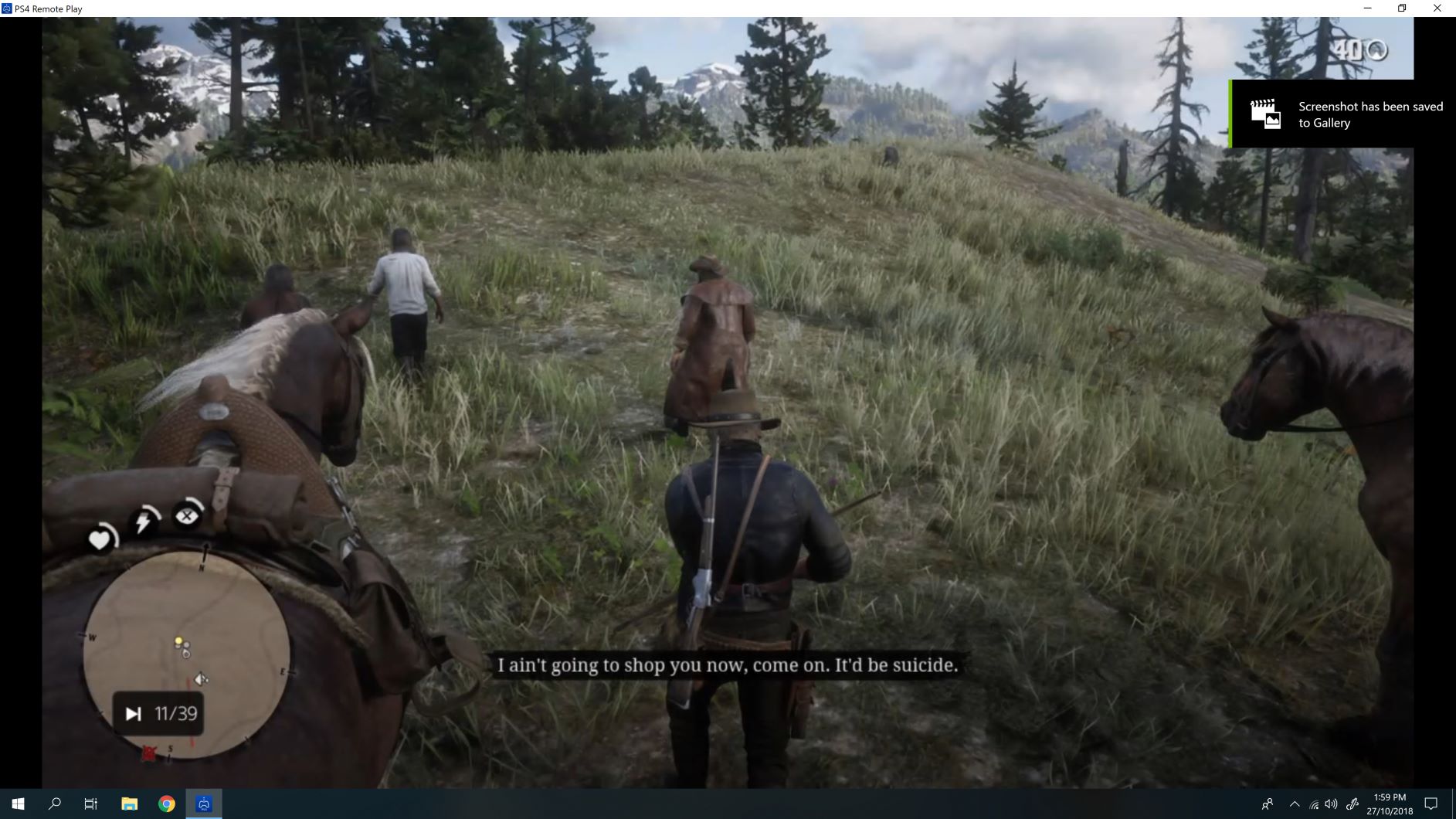
Task: Toggle Wi-Fi from the system tray
Action: [x=1314, y=805]
